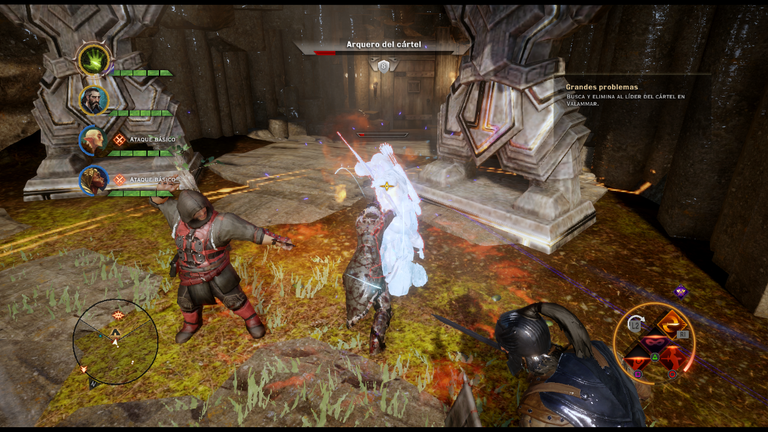Choose the bald elf companion portrait
The image size is (768, 432).
93,140
